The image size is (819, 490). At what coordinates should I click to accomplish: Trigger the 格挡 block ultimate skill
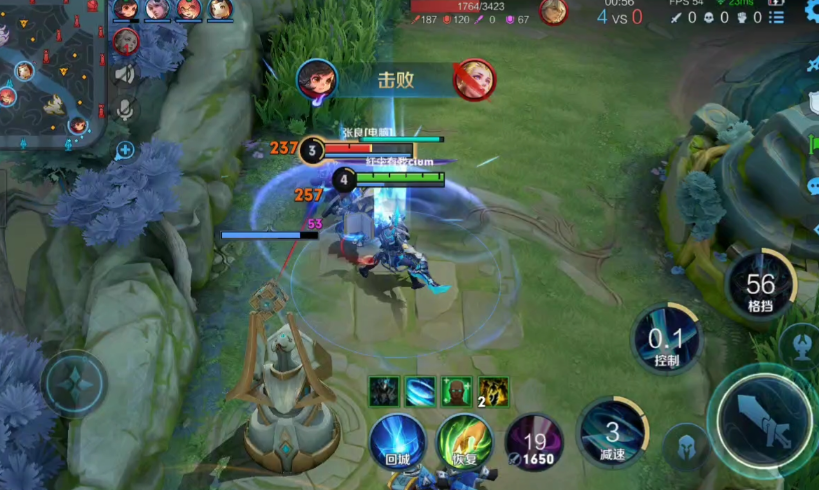tap(760, 284)
